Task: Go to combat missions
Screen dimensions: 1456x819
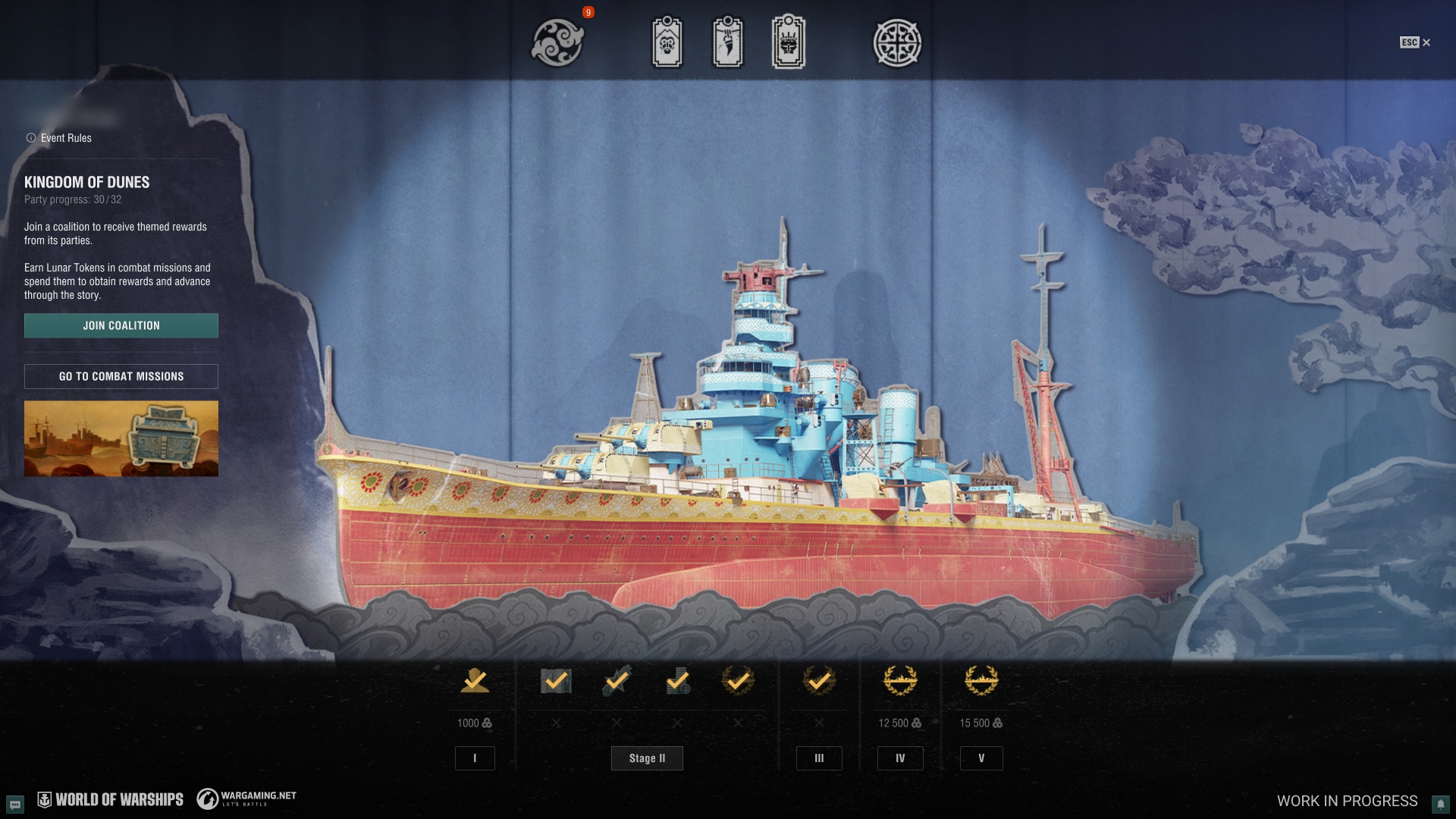Action: click(x=121, y=376)
